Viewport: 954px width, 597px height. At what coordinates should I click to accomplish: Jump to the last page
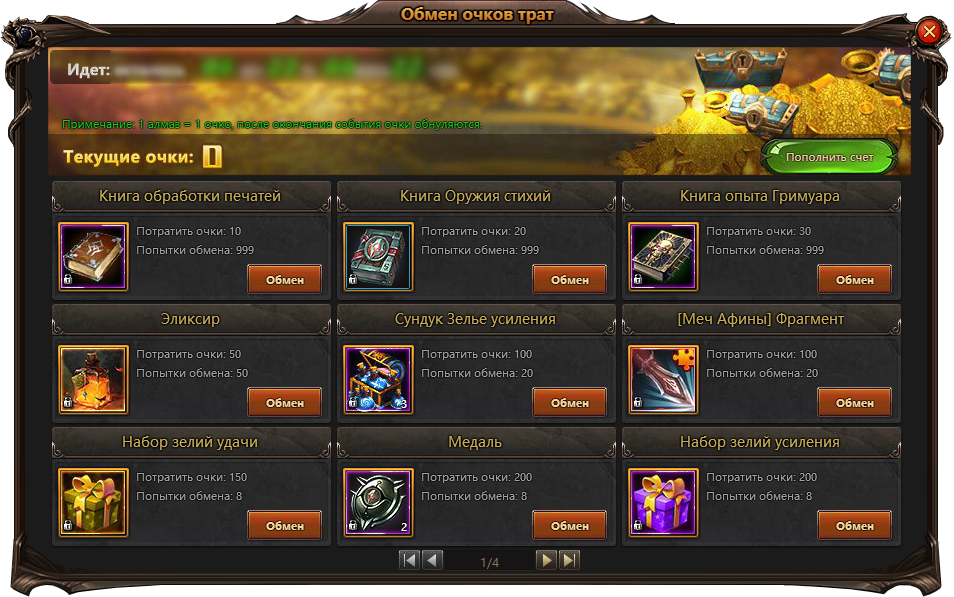(x=569, y=560)
